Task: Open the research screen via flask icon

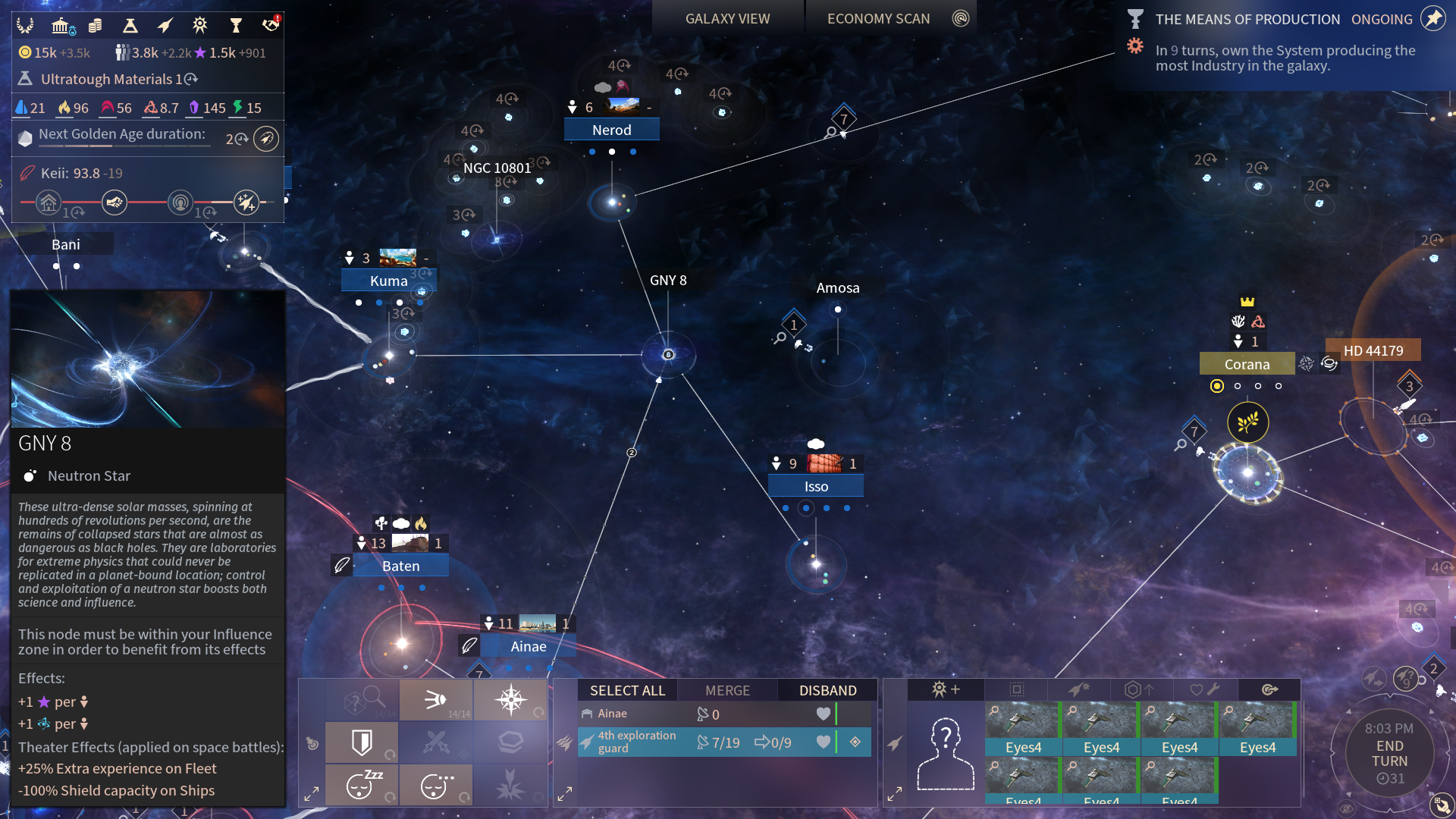Action: [x=130, y=26]
